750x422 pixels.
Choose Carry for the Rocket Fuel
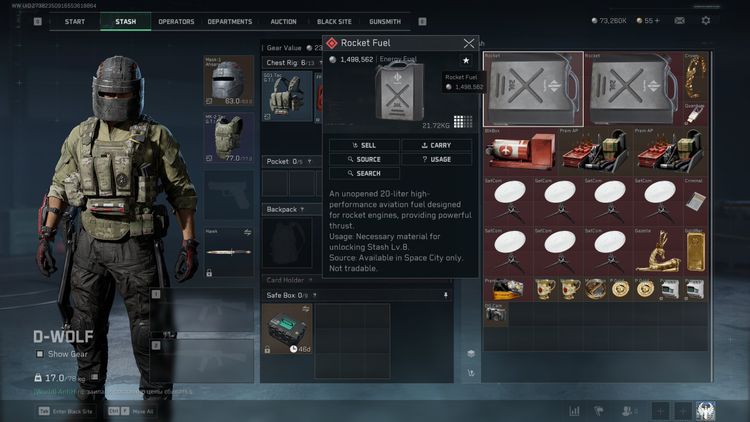coord(436,145)
